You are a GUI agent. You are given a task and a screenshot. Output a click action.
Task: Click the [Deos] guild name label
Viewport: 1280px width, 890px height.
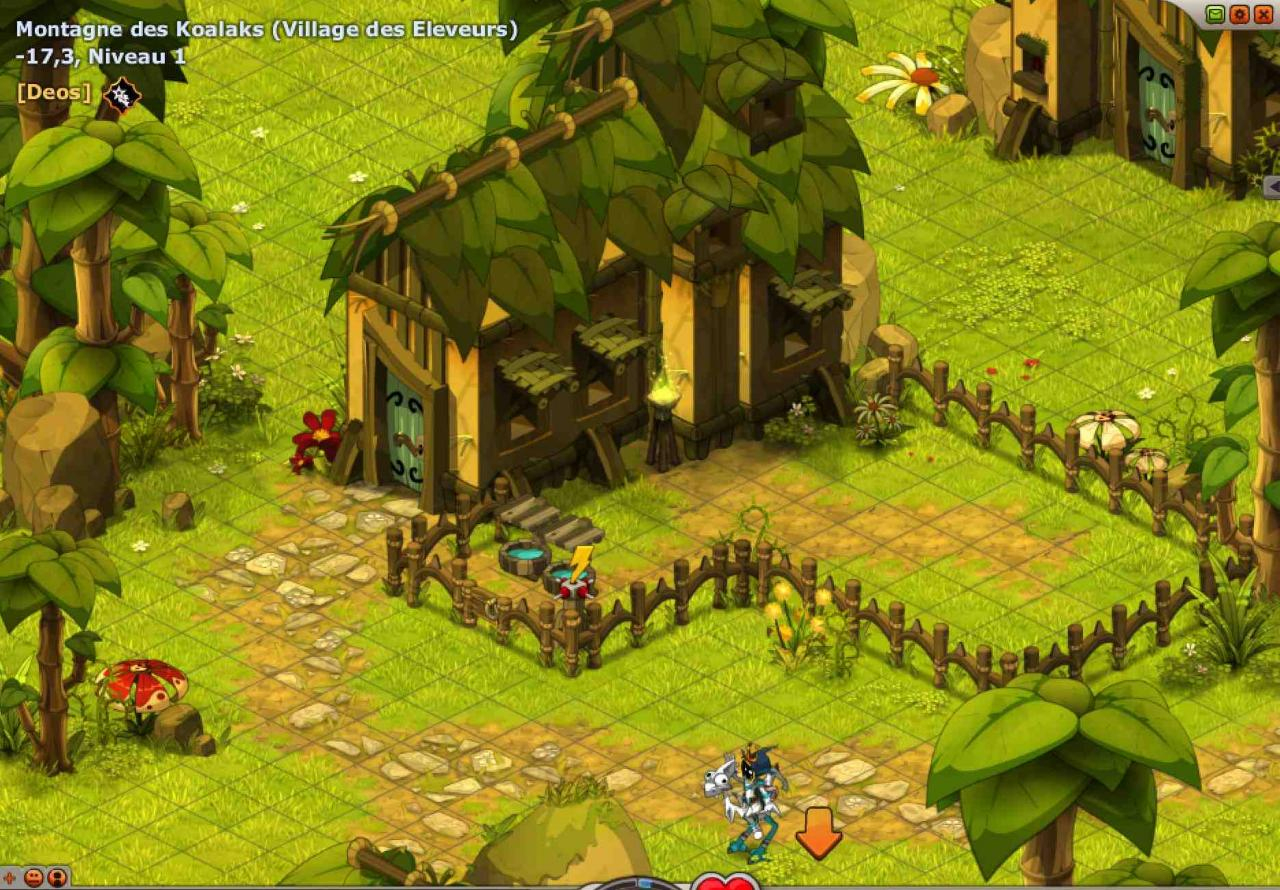[54, 93]
